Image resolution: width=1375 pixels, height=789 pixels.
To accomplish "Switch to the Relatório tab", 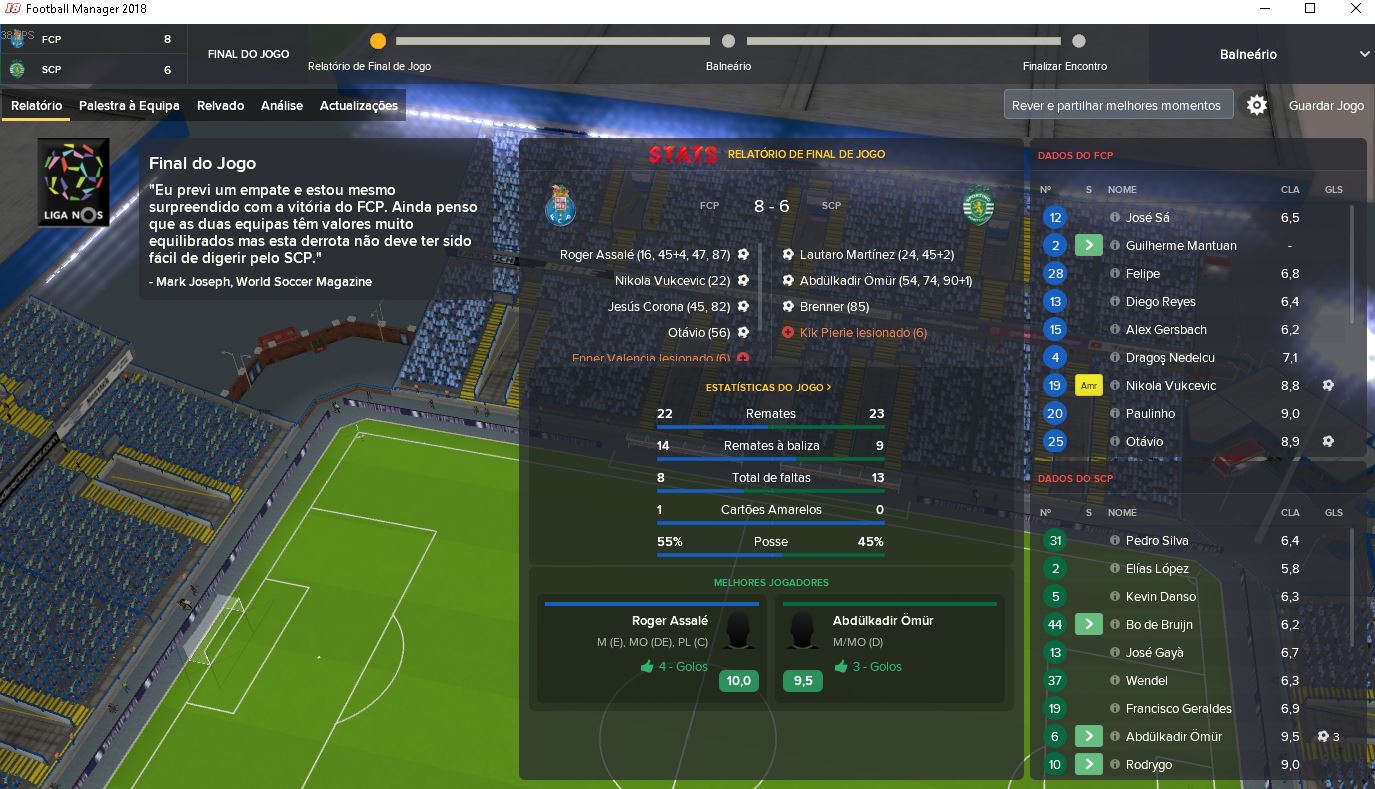I will pyautogui.click(x=37, y=106).
